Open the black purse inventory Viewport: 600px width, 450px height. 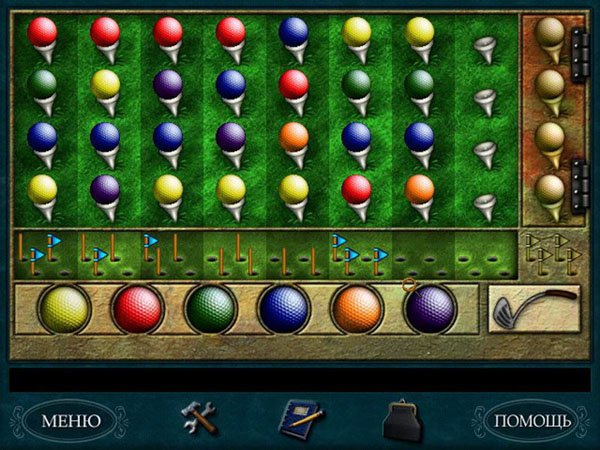pyautogui.click(x=402, y=419)
